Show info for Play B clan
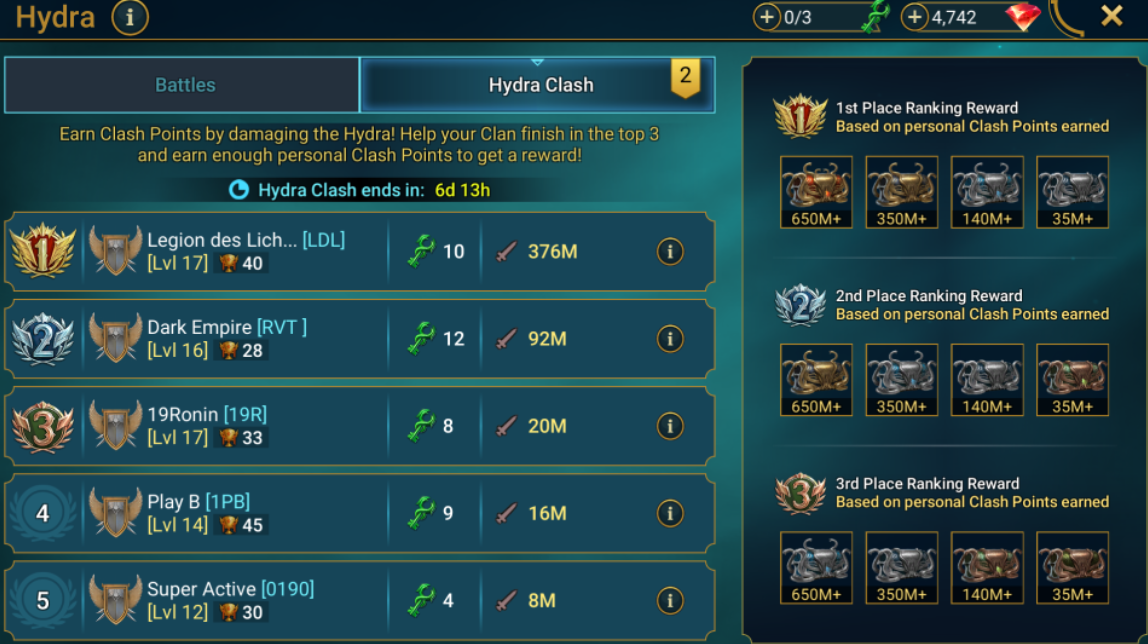Image resolution: width=1148 pixels, height=644 pixels. 670,513
